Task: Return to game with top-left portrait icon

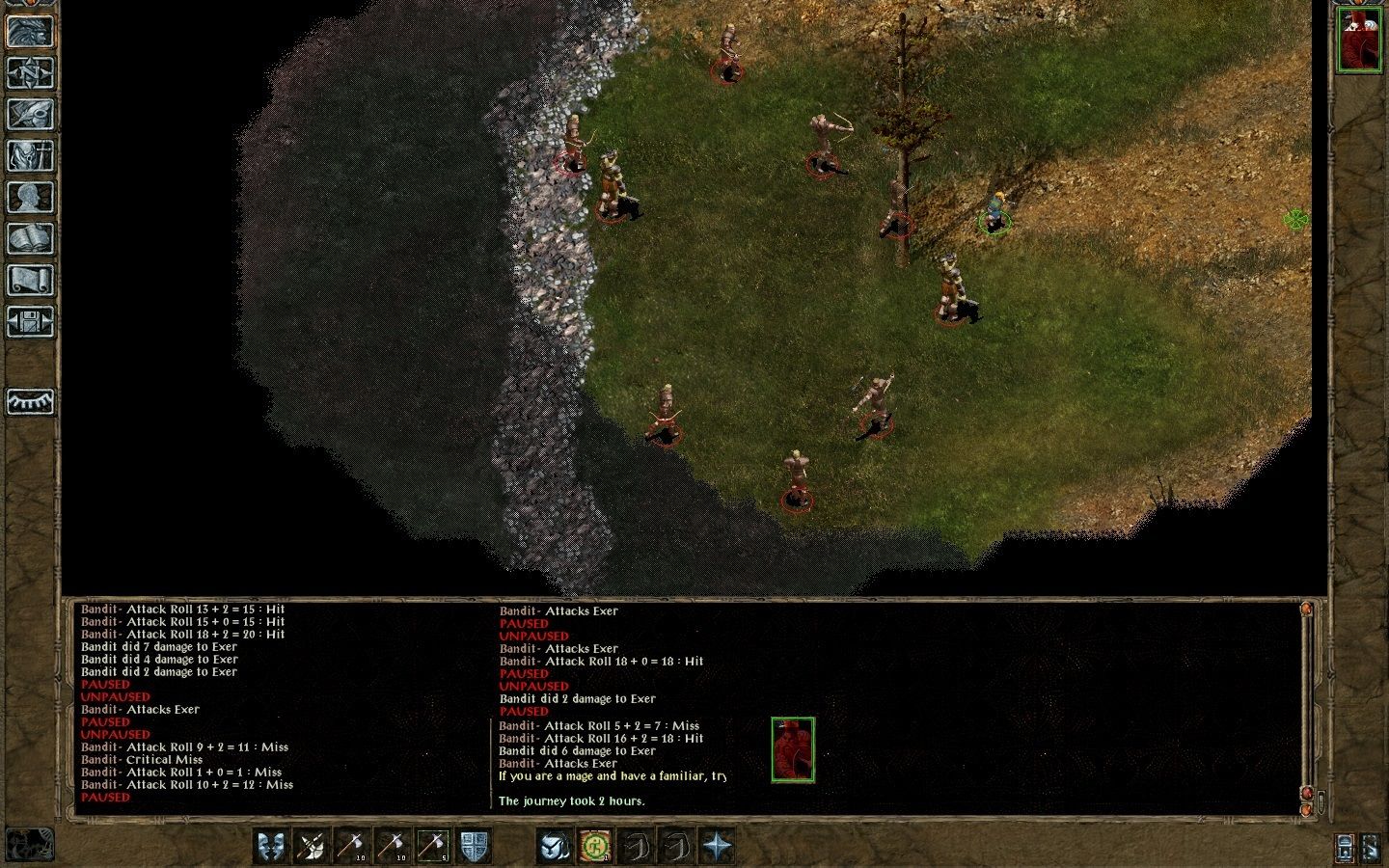Action: (x=29, y=29)
